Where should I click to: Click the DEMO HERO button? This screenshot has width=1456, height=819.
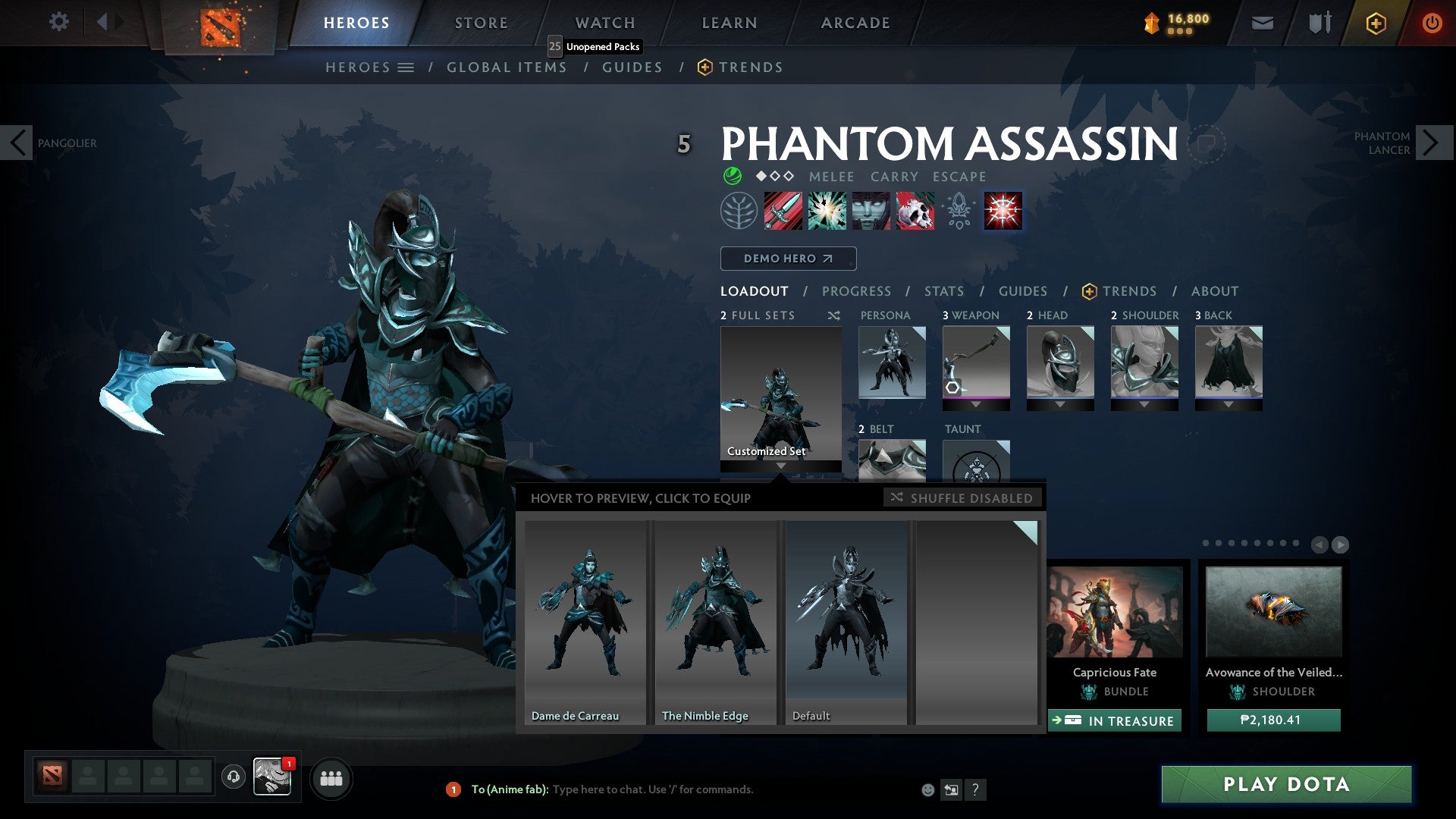[x=787, y=258]
